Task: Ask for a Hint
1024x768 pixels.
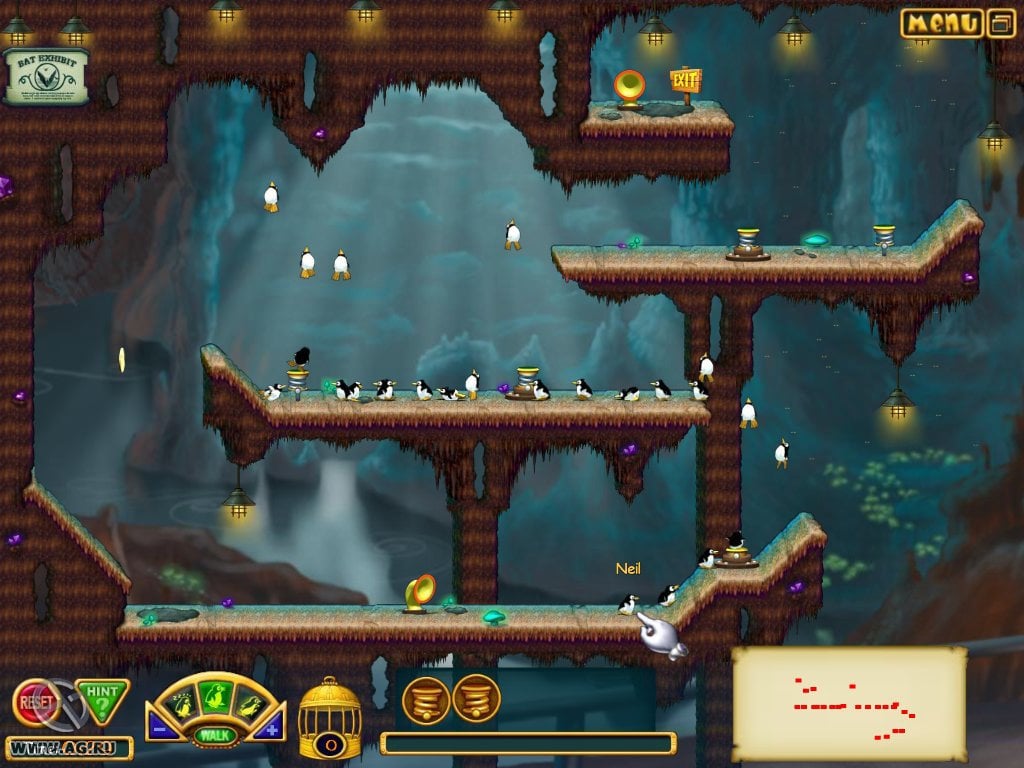Action: (x=104, y=700)
